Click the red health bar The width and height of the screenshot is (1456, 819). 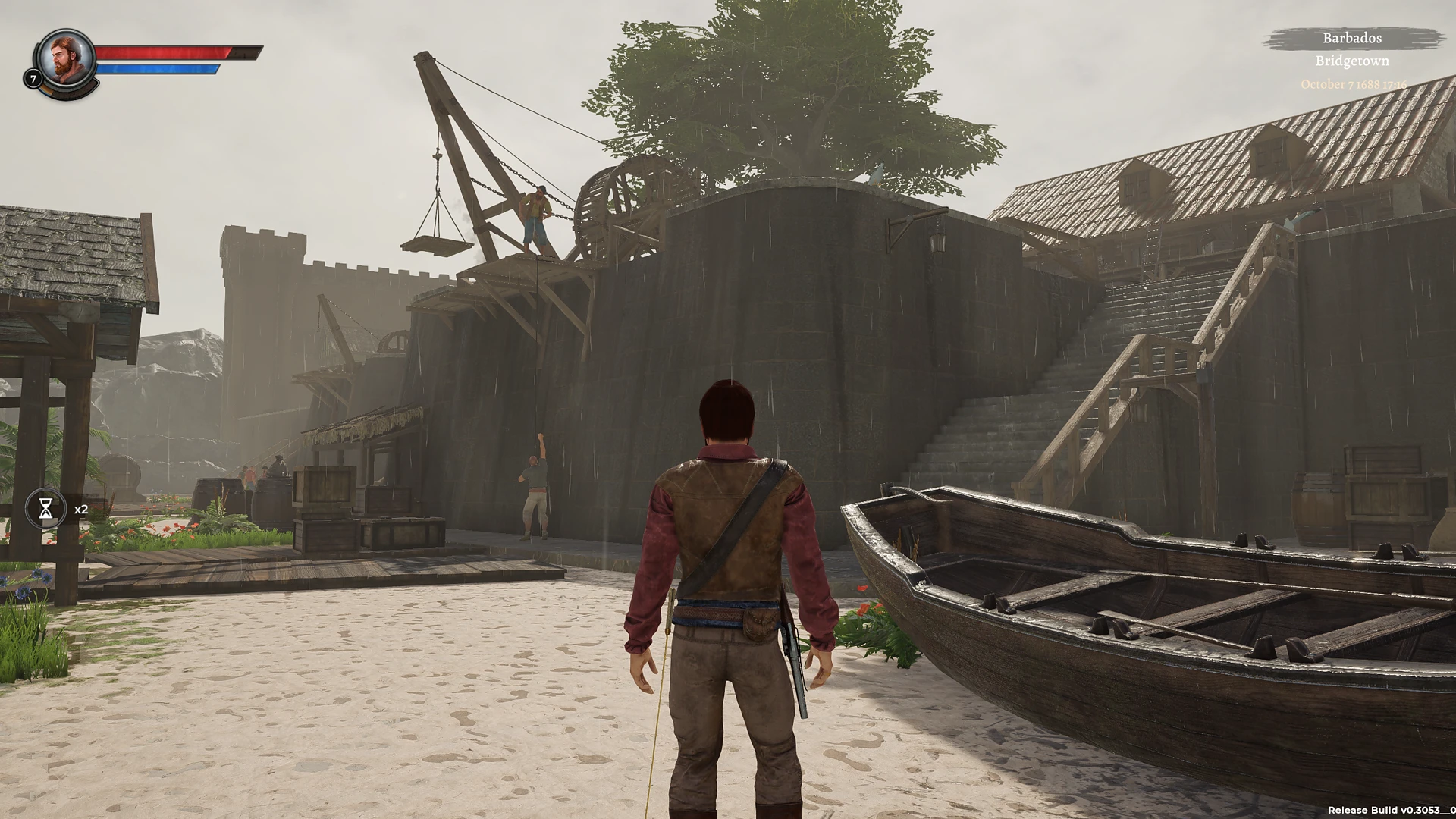pos(163,54)
